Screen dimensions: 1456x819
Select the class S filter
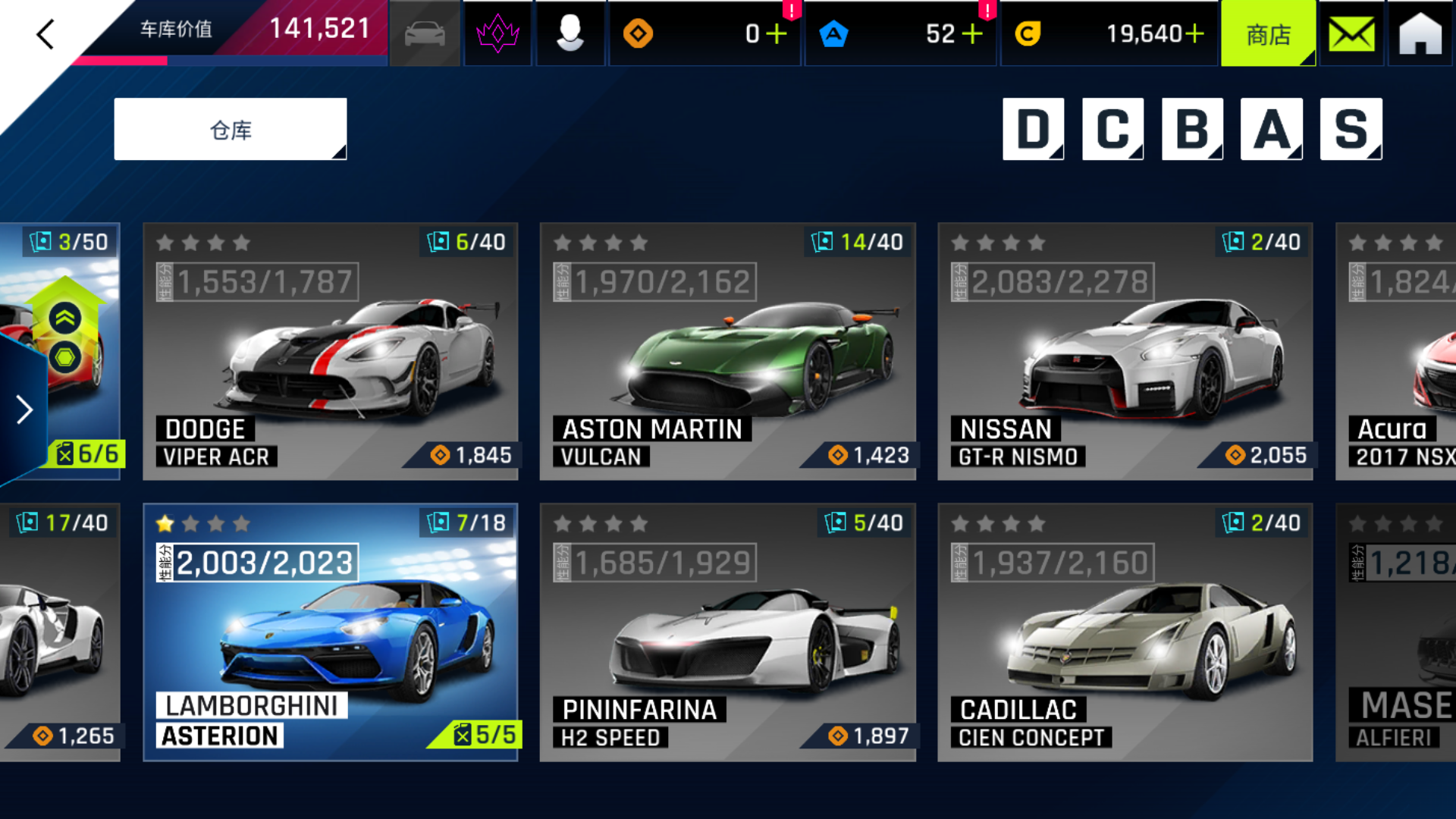click(1351, 129)
